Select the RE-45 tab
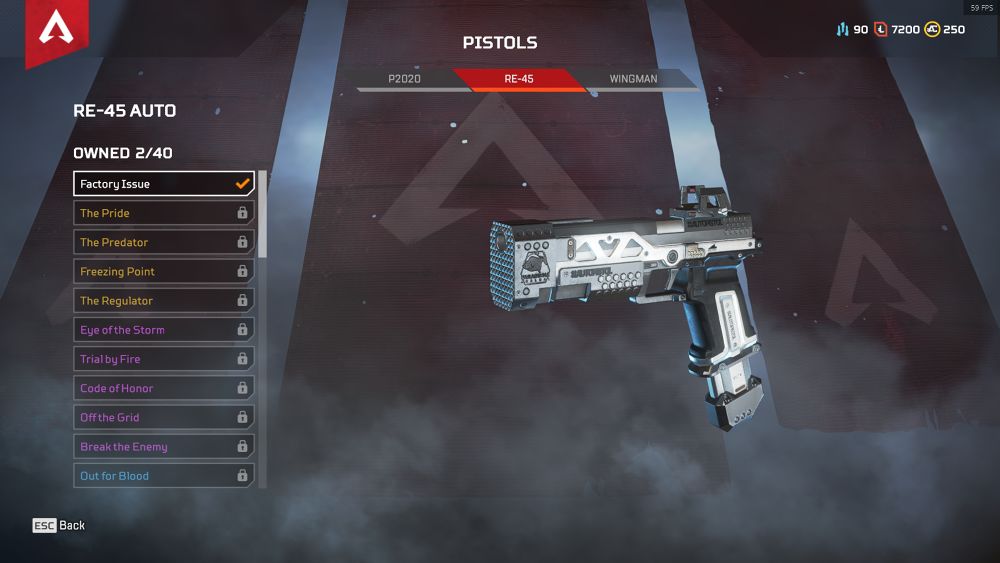The image size is (1000, 563). pos(518,78)
